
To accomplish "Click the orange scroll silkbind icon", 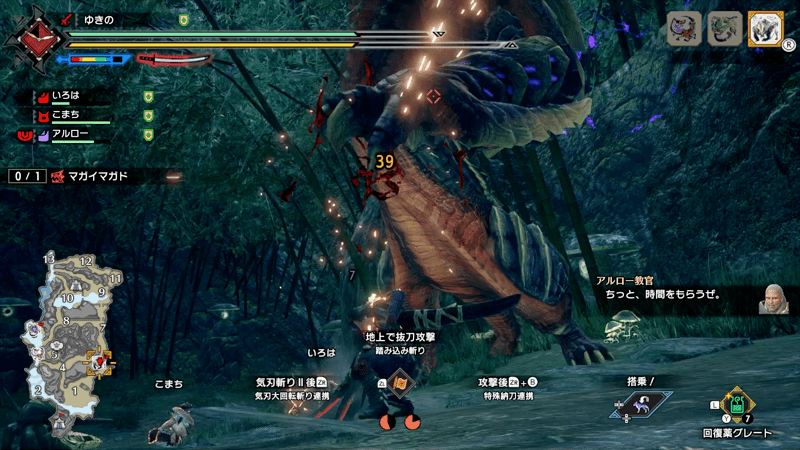I will 399,383.
